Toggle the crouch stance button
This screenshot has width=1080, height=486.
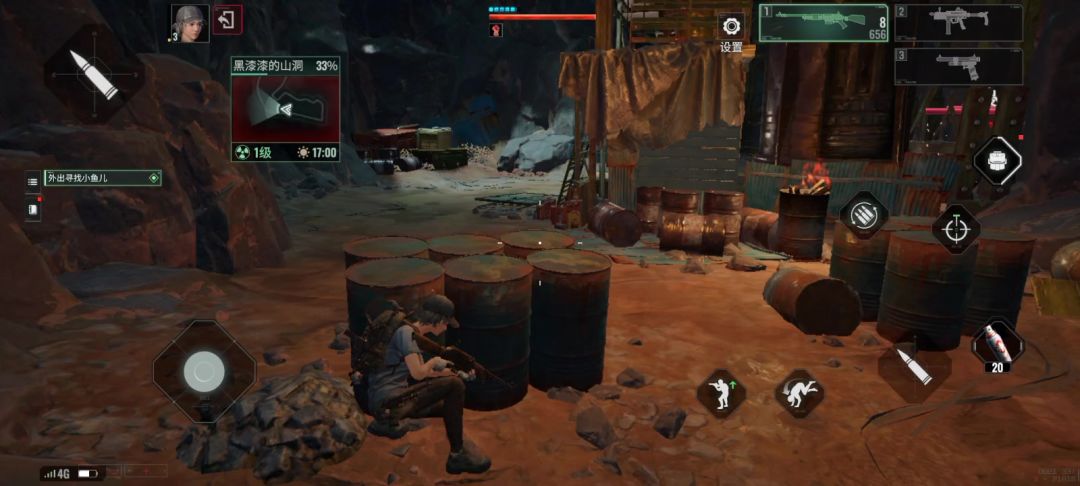click(x=721, y=393)
